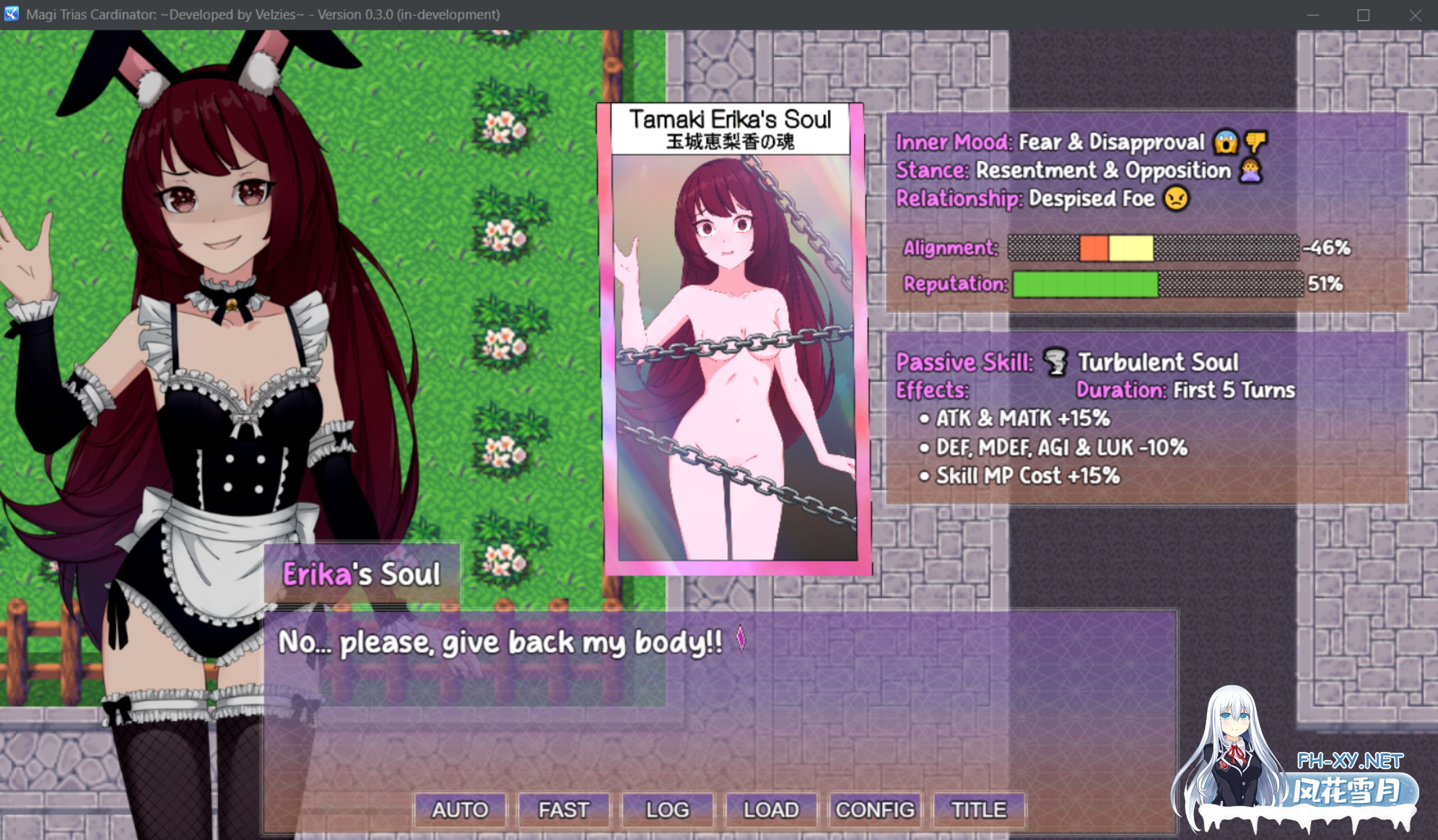Screen dimensions: 1438x840
Task: Click the tornado icon for Turbulent Soul skill
Action: coord(1055,362)
